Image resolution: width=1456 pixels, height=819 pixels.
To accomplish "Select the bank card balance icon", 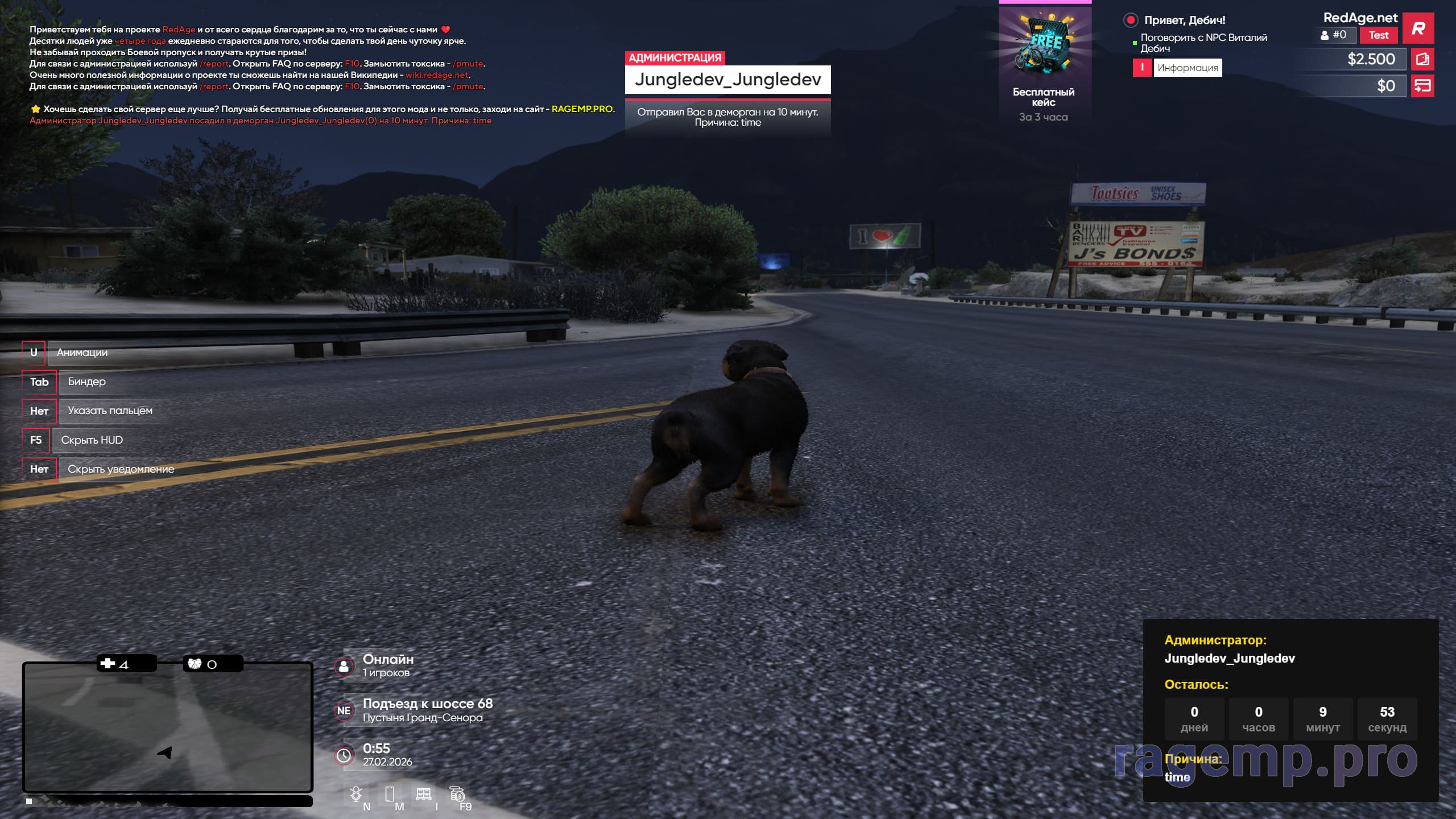I will 1422,86.
